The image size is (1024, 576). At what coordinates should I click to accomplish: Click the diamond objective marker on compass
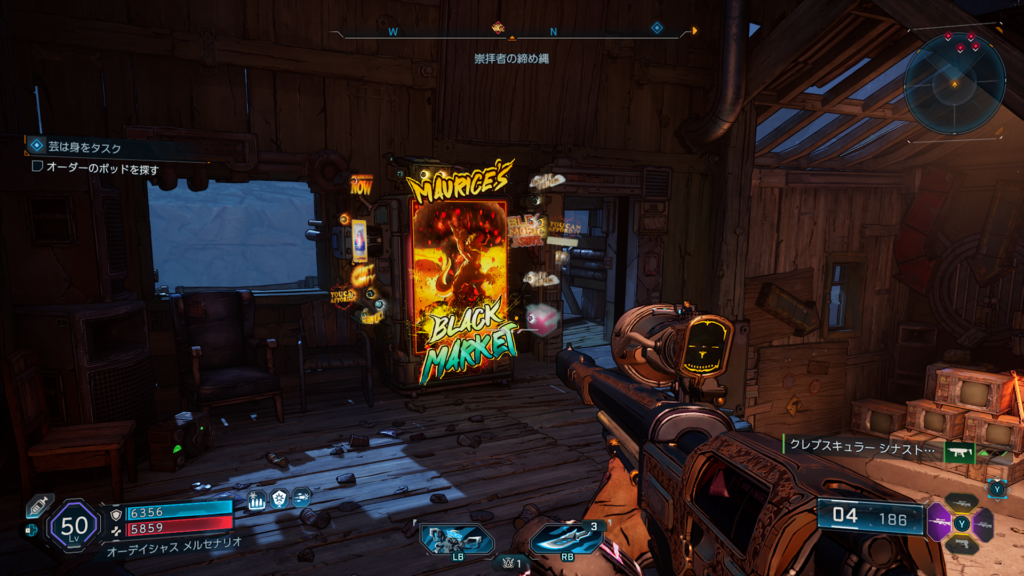[657, 28]
